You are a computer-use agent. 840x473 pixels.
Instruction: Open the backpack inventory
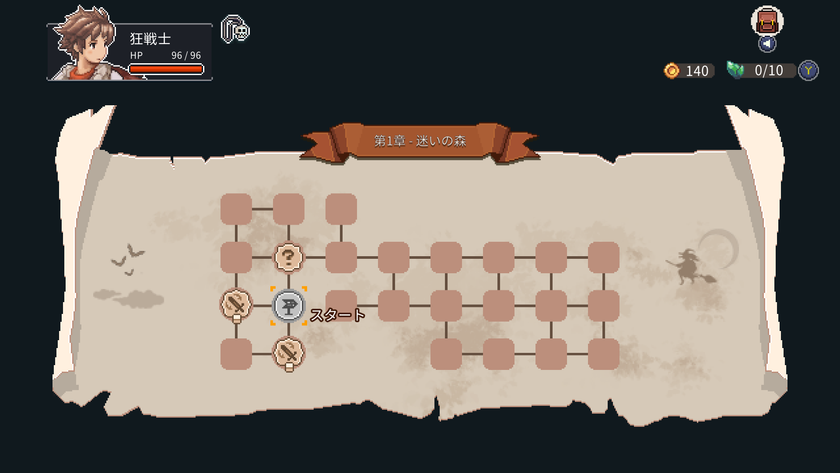pyautogui.click(x=767, y=20)
